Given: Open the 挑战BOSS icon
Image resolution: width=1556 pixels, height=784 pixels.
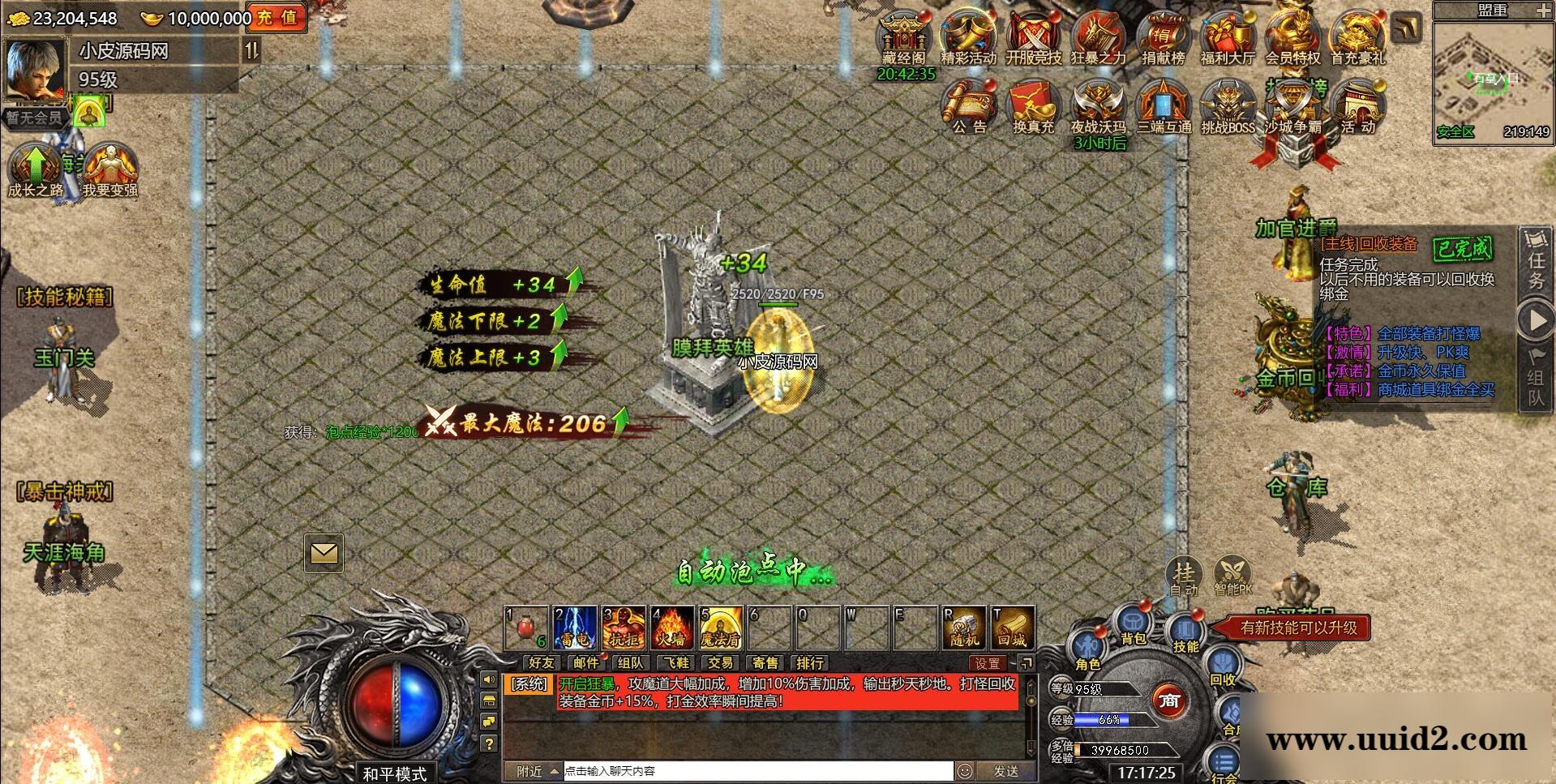Looking at the screenshot, I should click(1228, 107).
